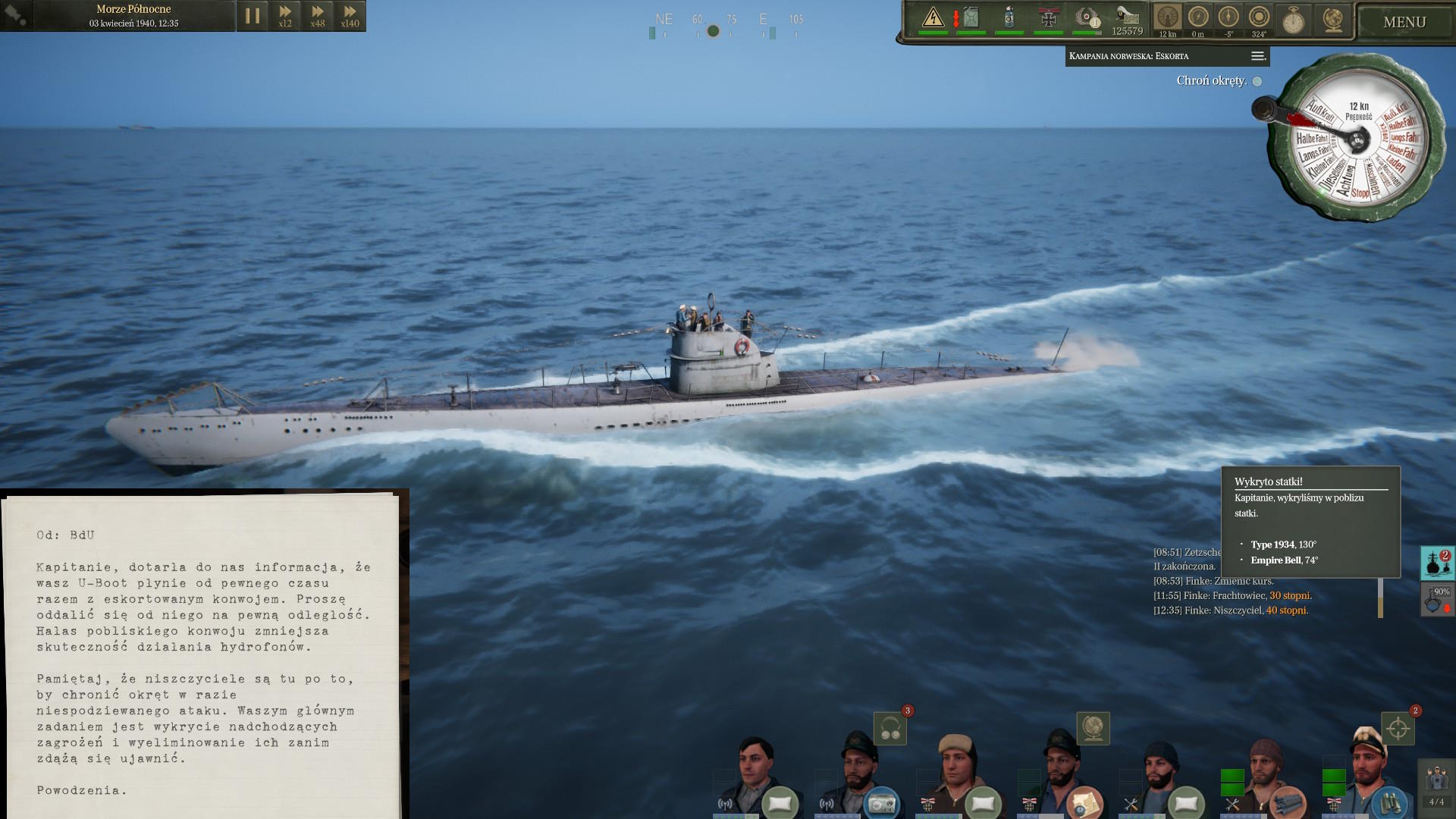Open the heading compass showing 324°
Screen dimensions: 1456x819
(x=1259, y=18)
